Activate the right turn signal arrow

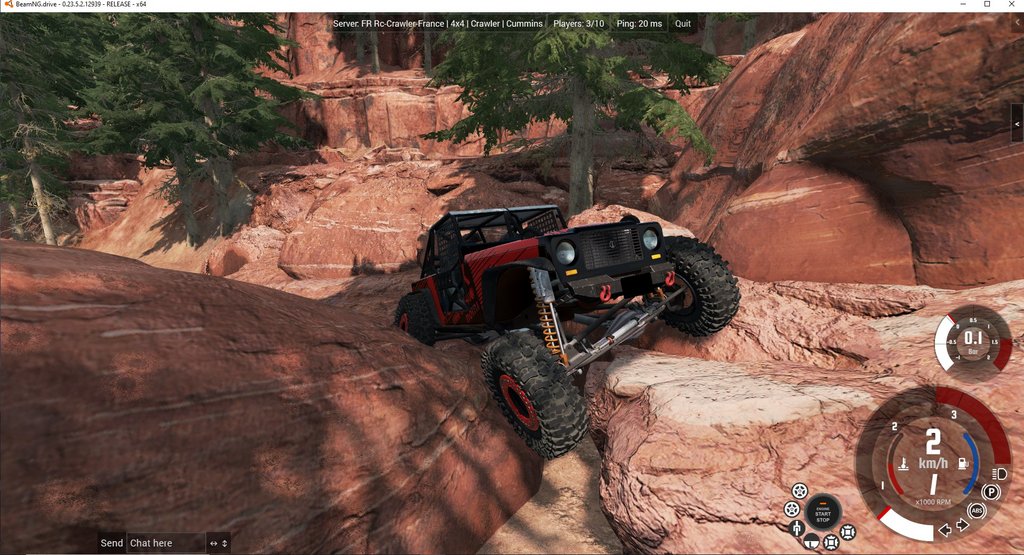pos(962,525)
